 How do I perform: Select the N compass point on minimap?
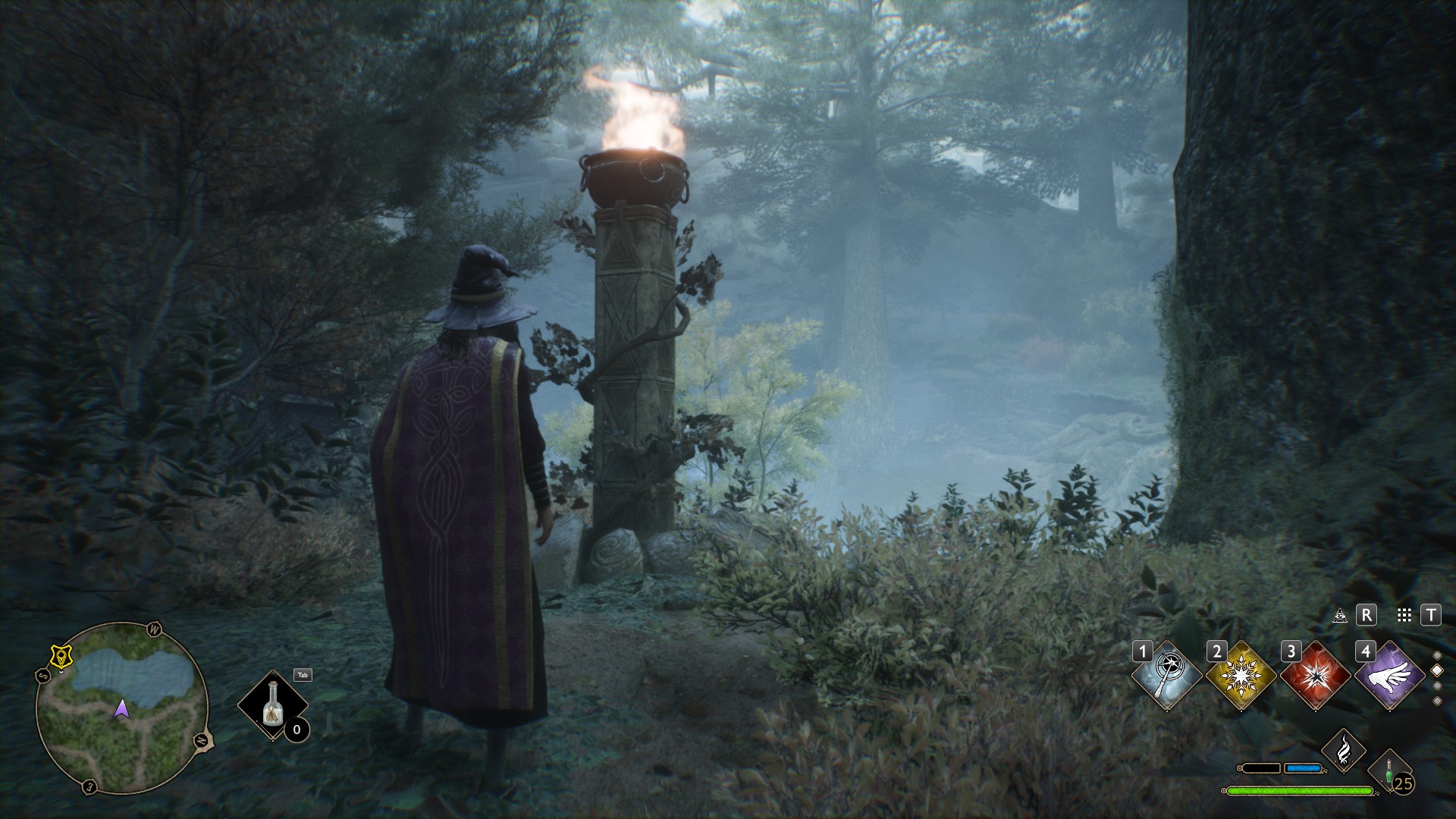pos(201,742)
